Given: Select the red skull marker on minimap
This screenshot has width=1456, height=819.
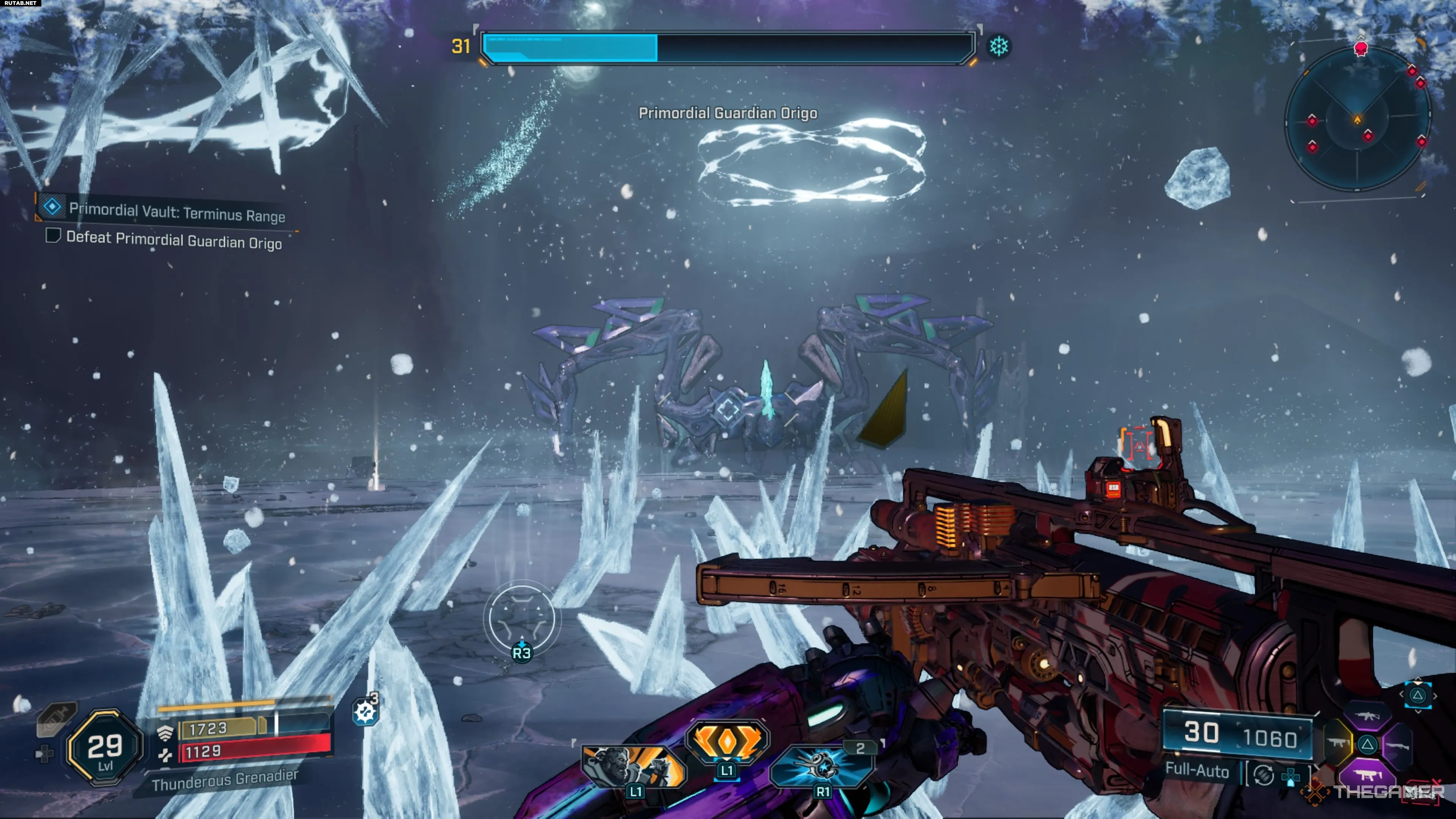Looking at the screenshot, I should point(1360,49).
